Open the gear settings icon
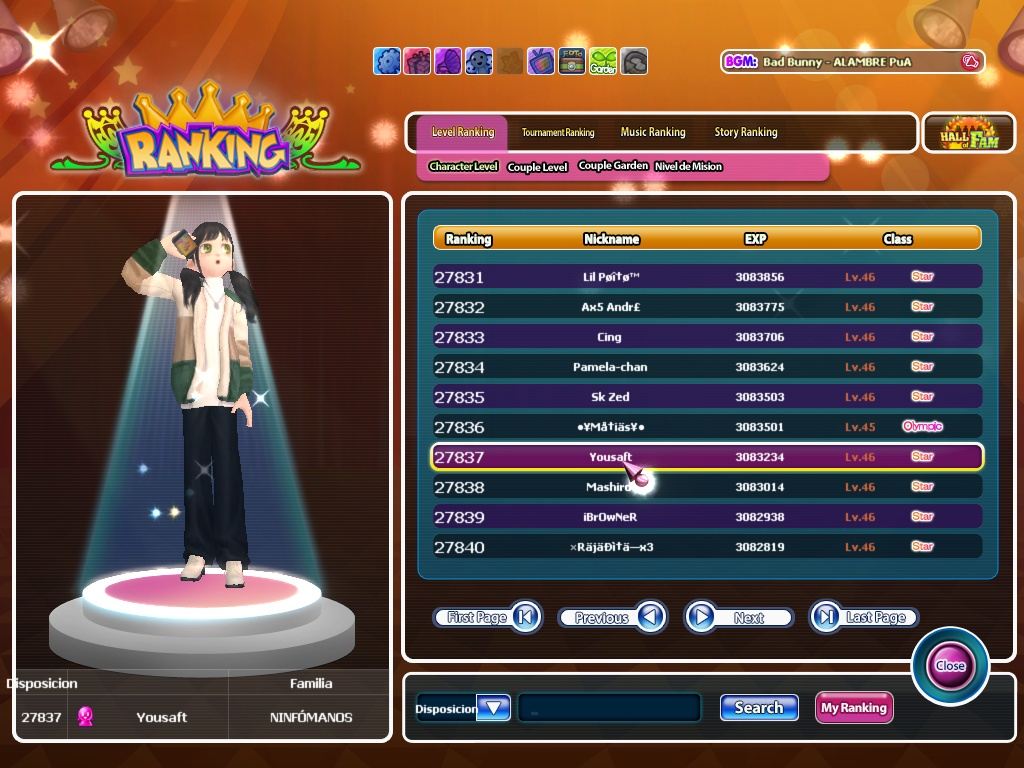 [x=387, y=61]
